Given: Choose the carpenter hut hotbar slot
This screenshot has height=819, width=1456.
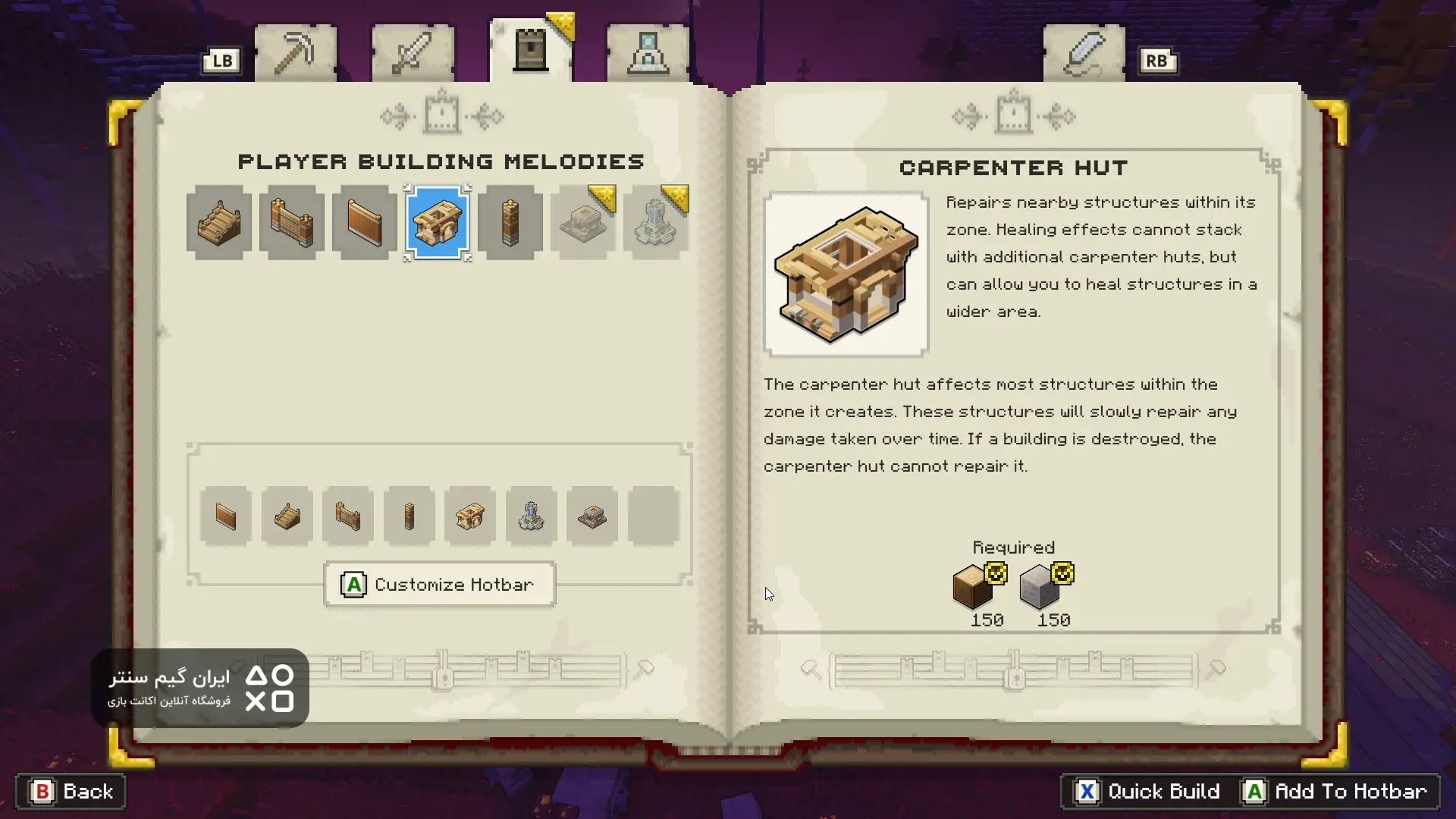Looking at the screenshot, I should click(x=470, y=516).
